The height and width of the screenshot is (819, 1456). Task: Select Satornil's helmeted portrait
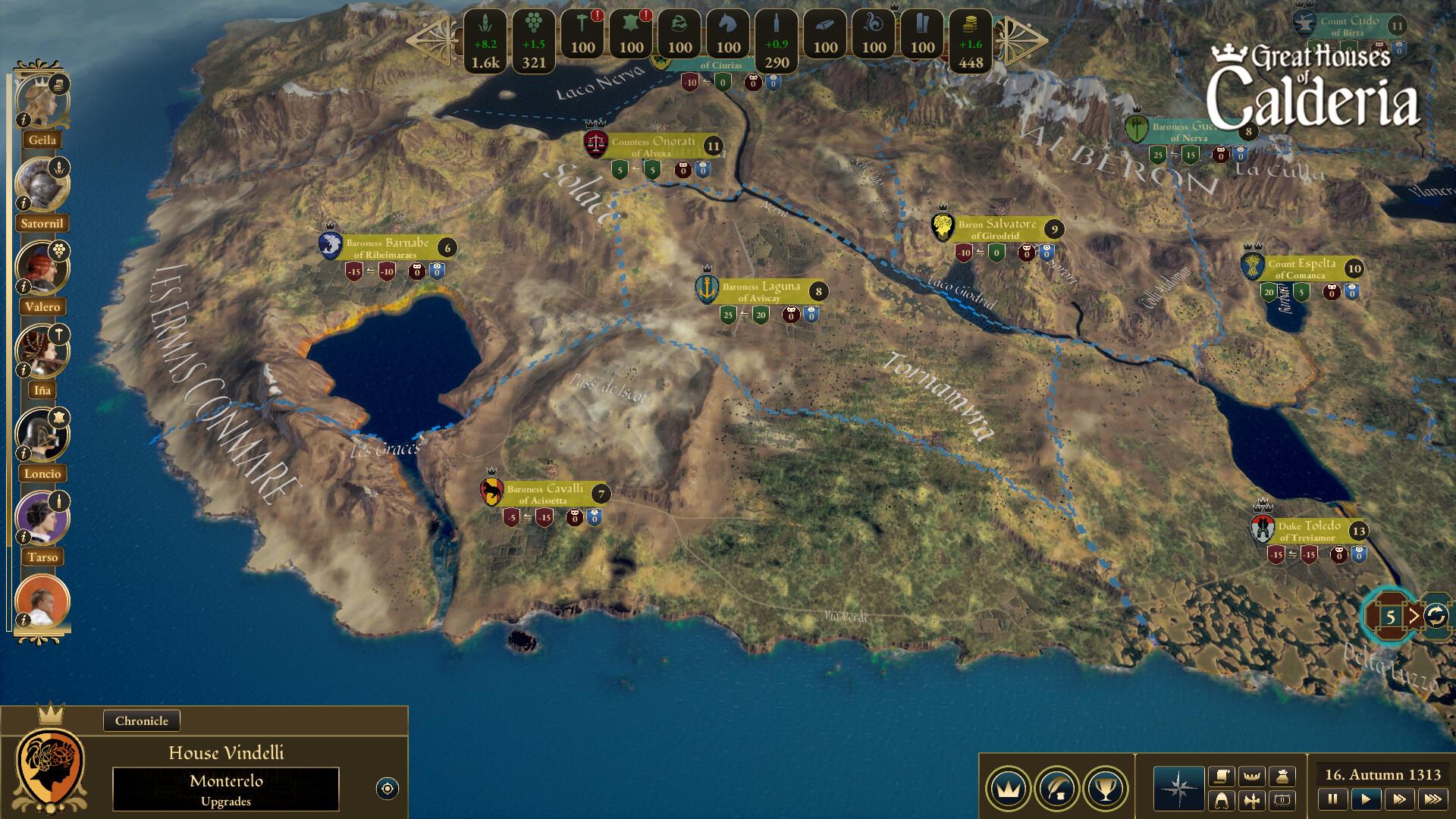tap(41, 184)
